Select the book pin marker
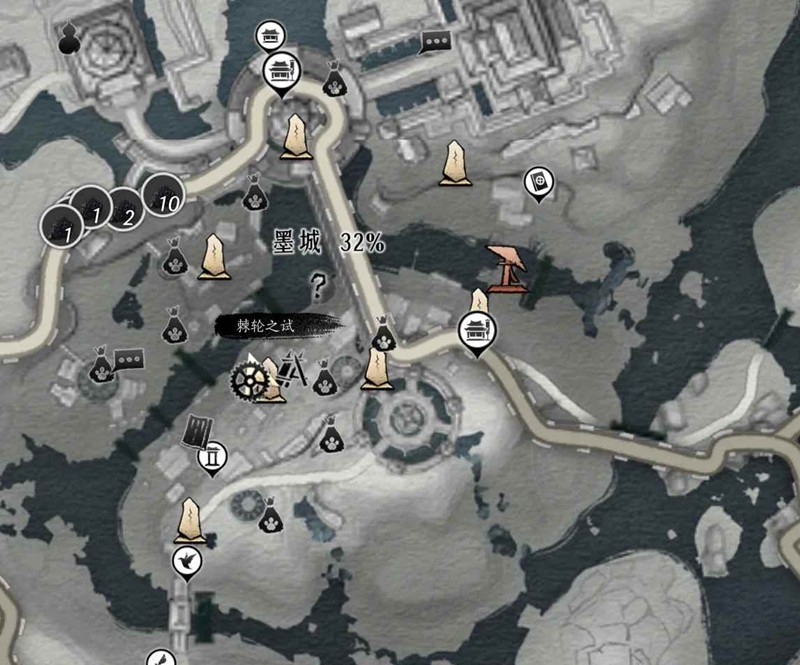 click(539, 183)
